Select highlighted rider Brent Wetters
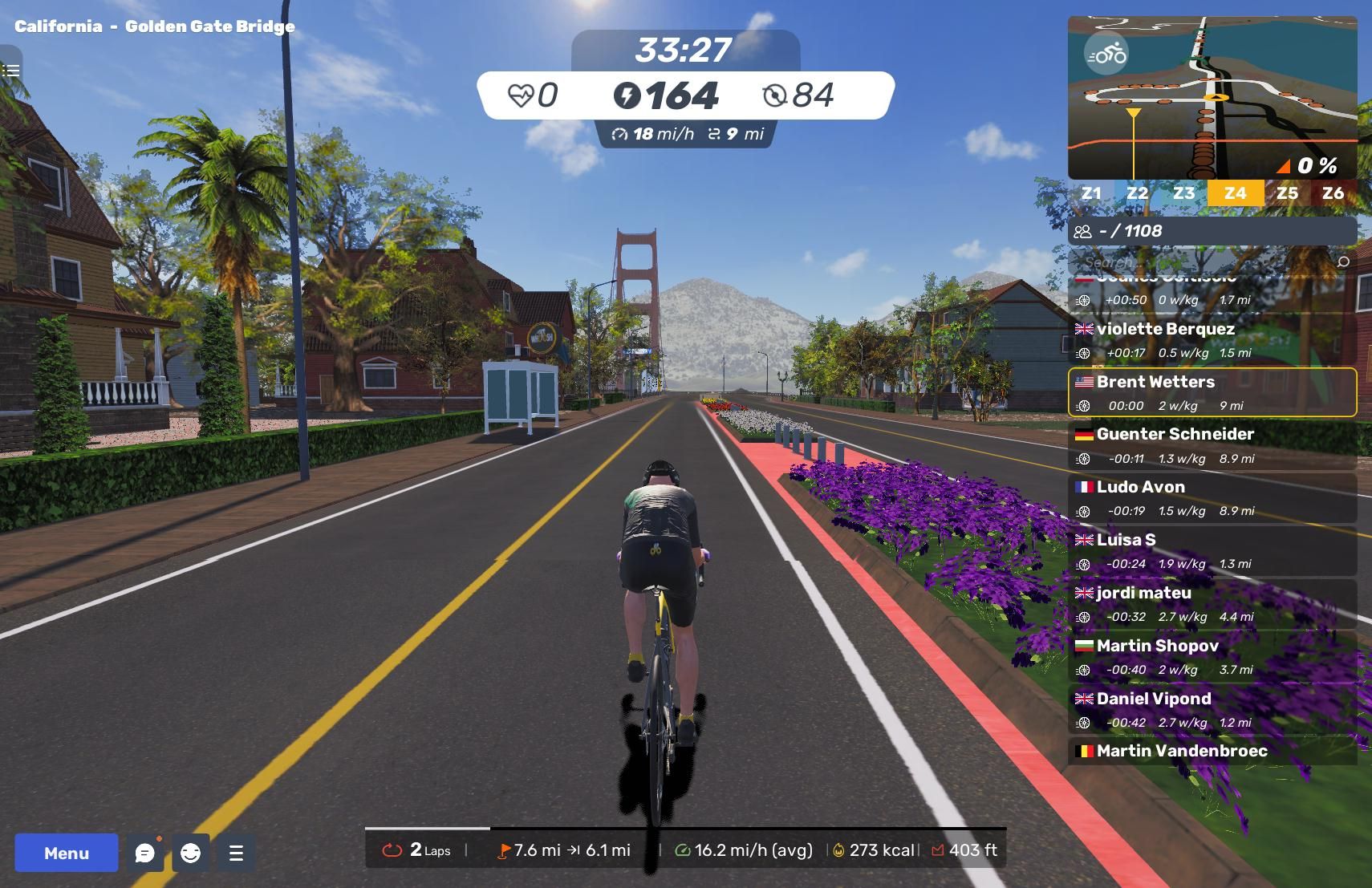Image resolution: width=1372 pixels, height=888 pixels. 1212,393
